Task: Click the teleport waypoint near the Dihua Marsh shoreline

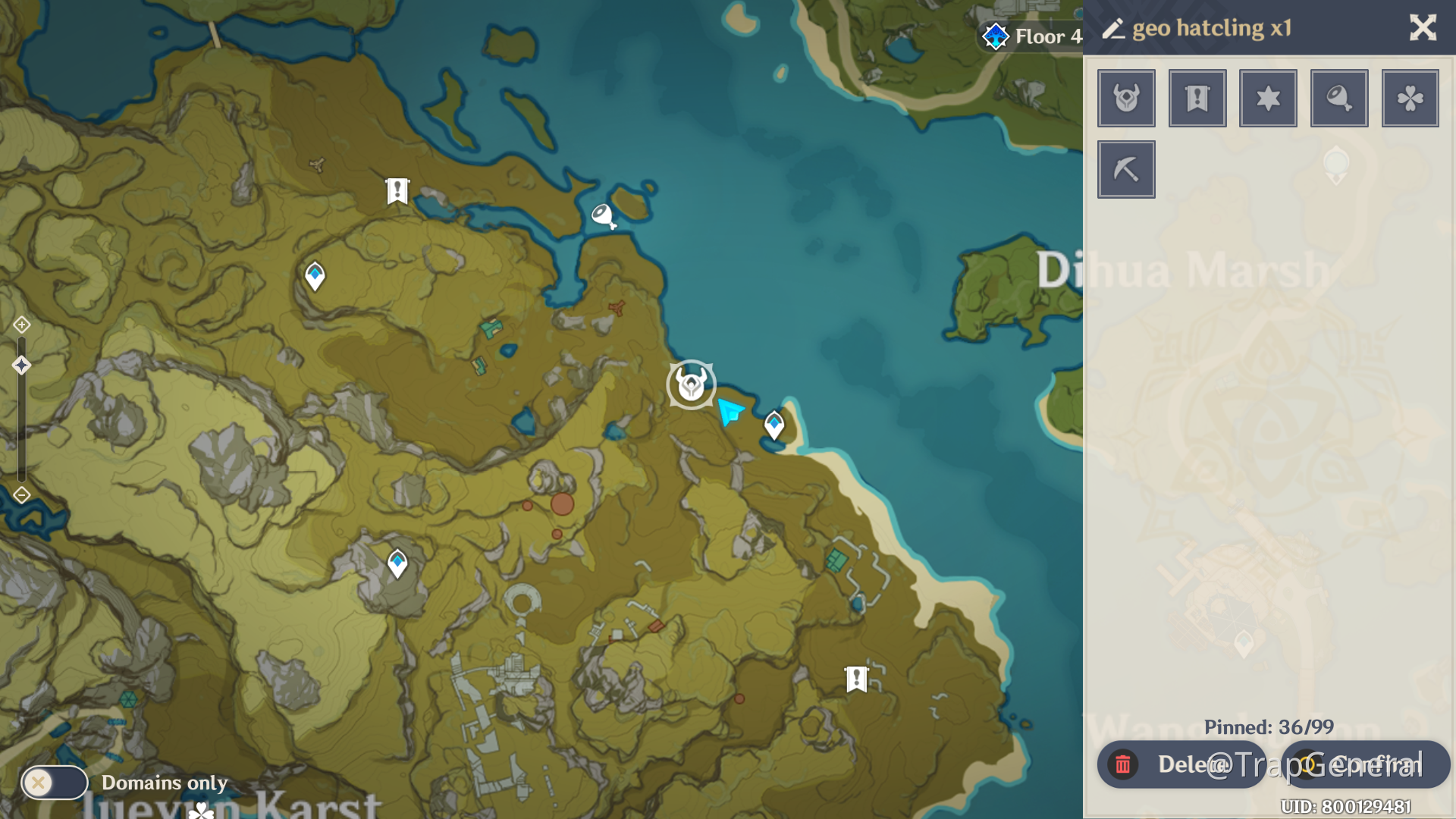Action: (x=773, y=425)
